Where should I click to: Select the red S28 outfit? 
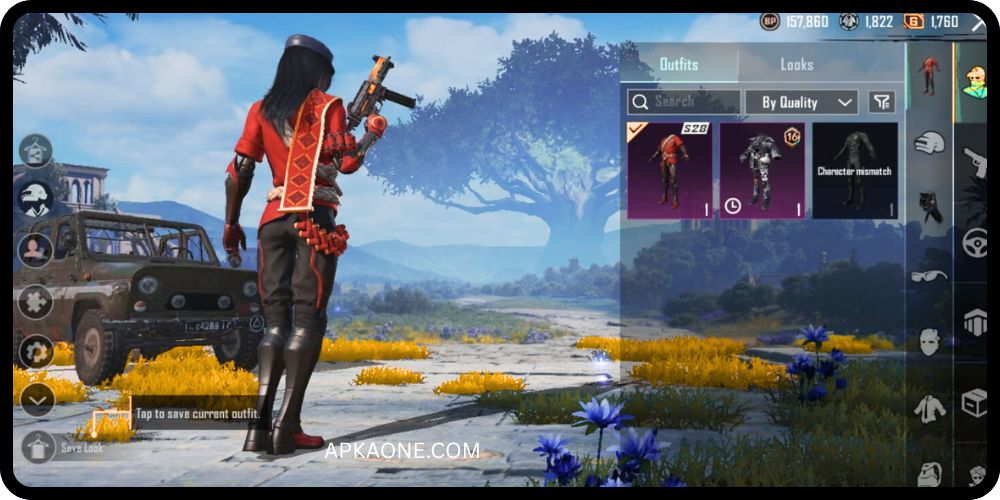(x=669, y=170)
